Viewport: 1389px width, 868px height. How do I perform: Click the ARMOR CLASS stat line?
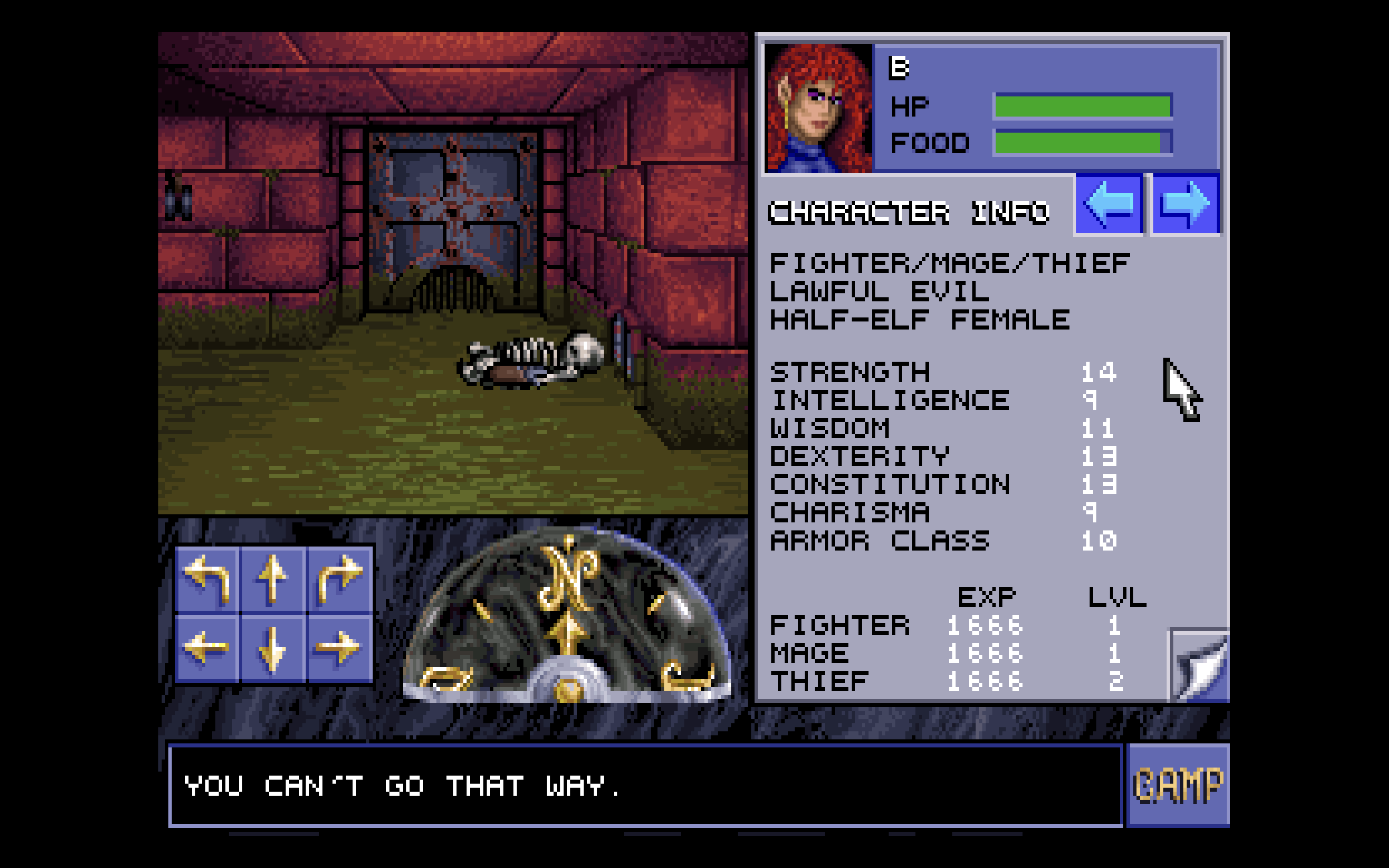point(878,540)
